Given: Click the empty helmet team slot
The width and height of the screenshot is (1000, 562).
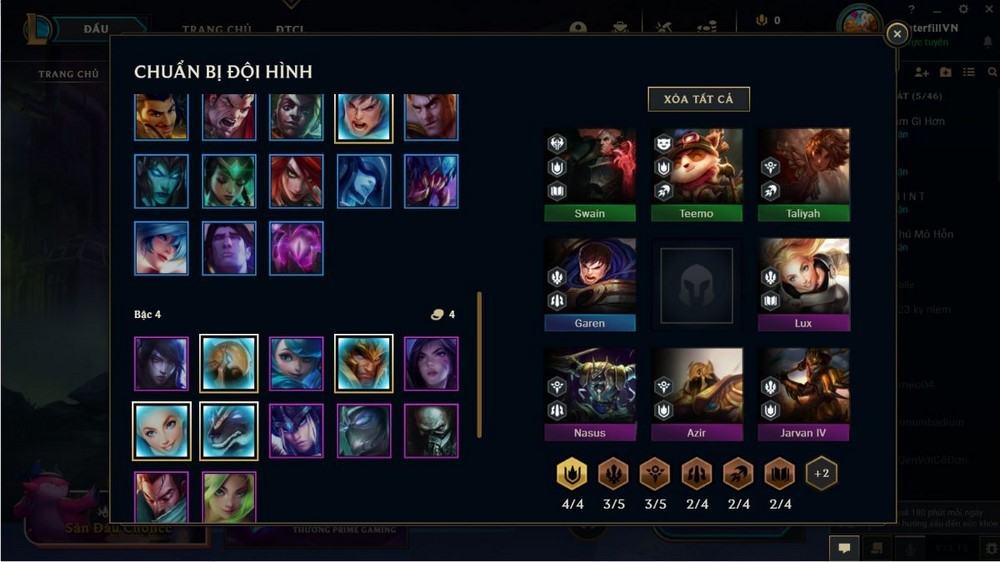Looking at the screenshot, I should (x=697, y=285).
